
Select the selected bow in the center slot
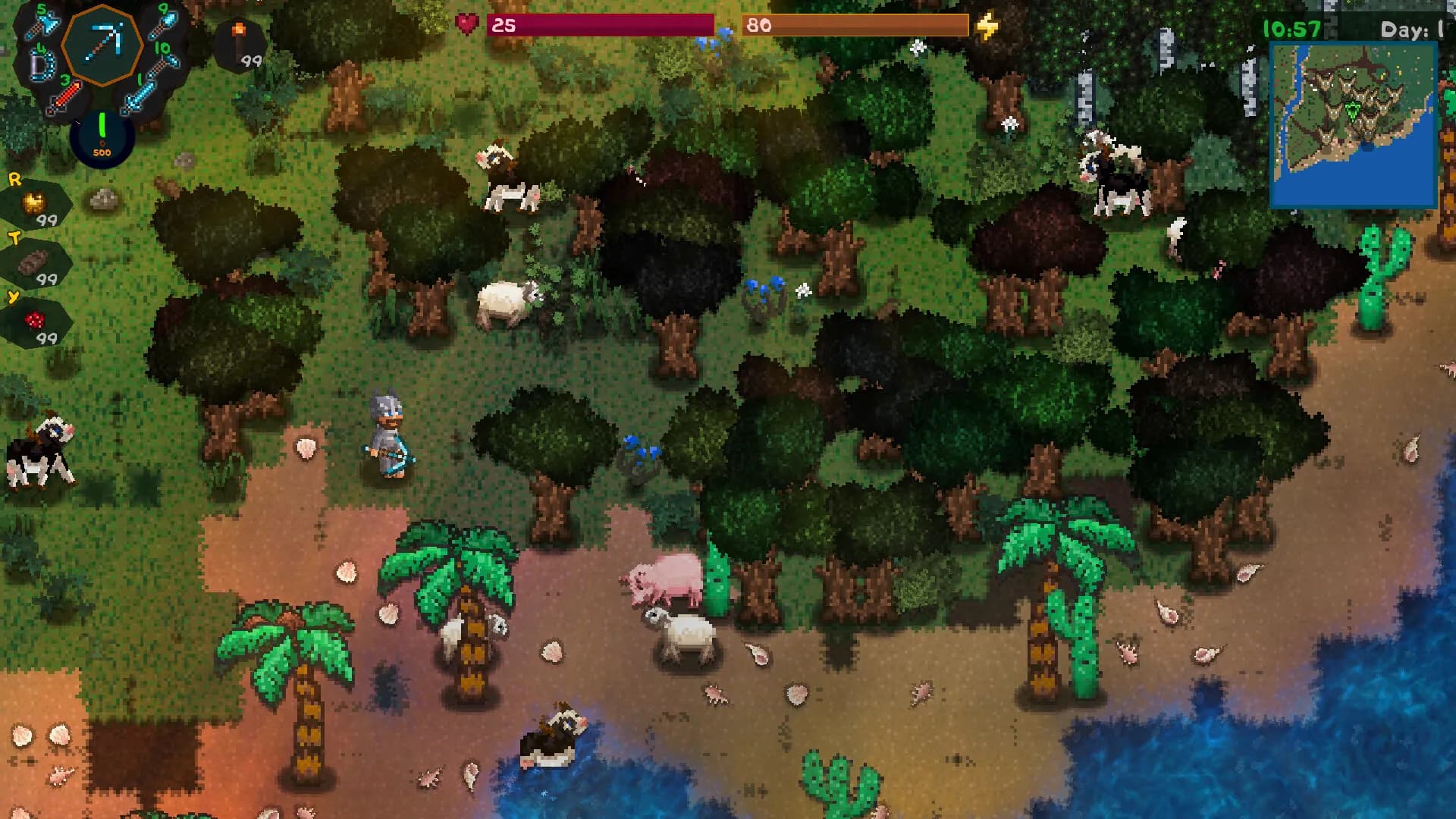click(102, 43)
